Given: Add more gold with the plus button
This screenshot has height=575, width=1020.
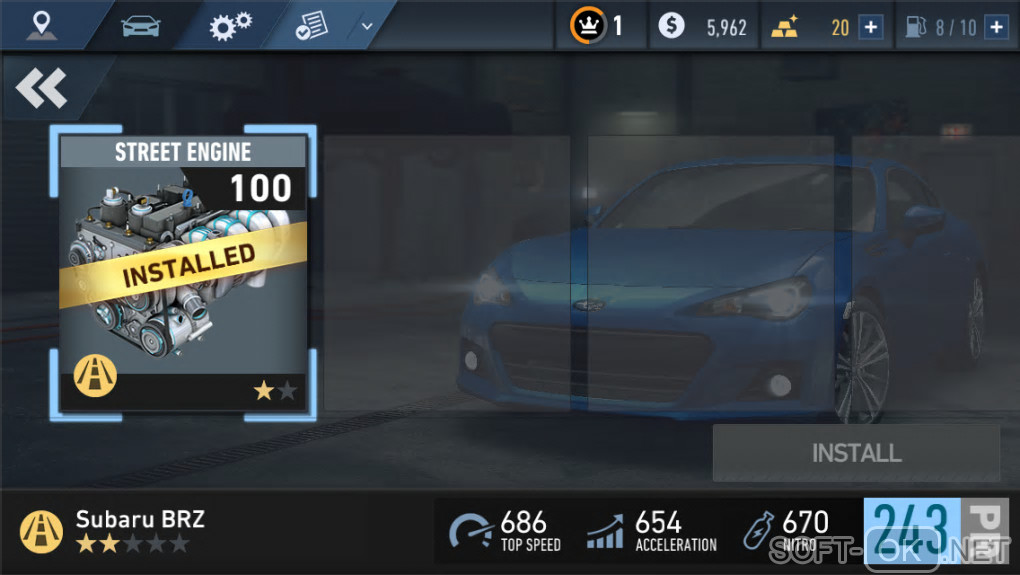Looking at the screenshot, I should [x=871, y=27].
